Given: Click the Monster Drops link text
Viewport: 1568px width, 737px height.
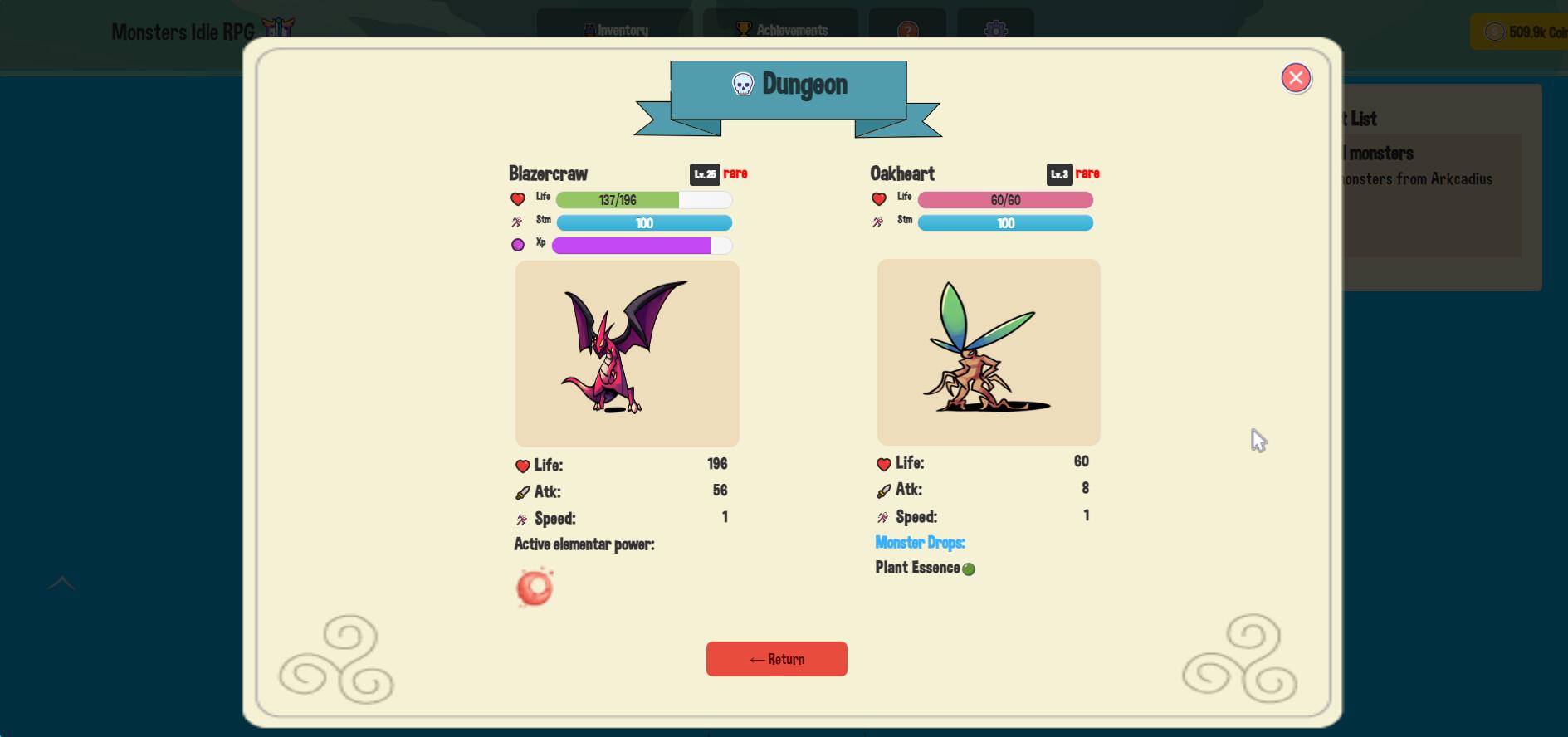Looking at the screenshot, I should (x=920, y=543).
